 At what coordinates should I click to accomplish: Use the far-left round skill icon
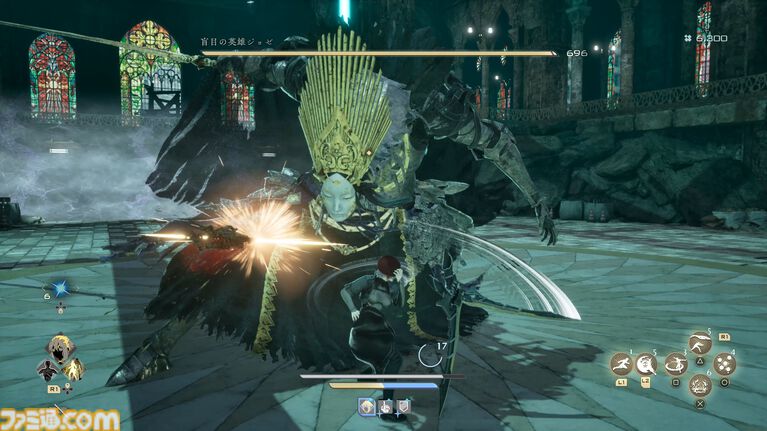621,364
